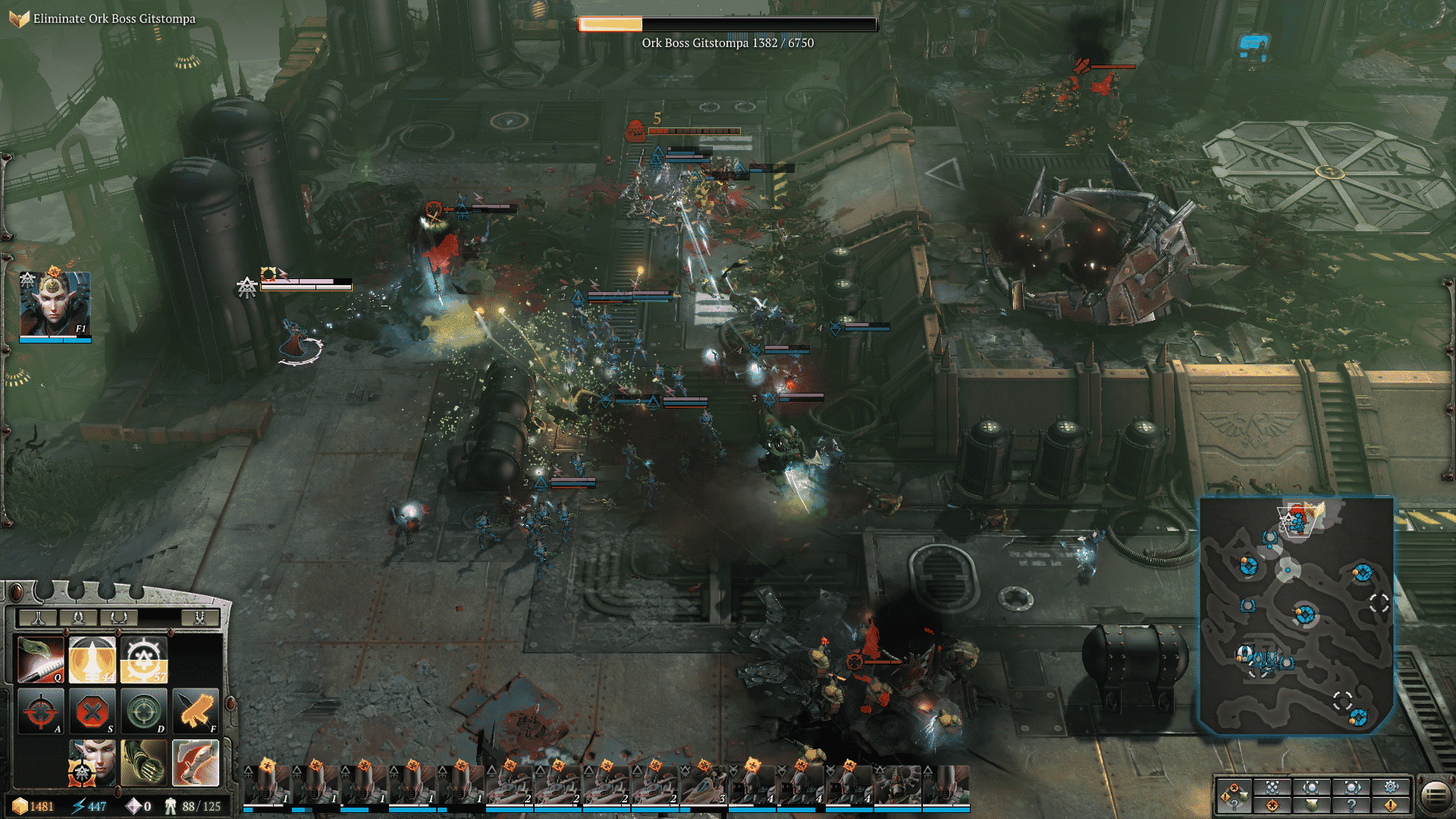
Task: Click the elf hero portrait in command panel
Action: click(x=93, y=762)
